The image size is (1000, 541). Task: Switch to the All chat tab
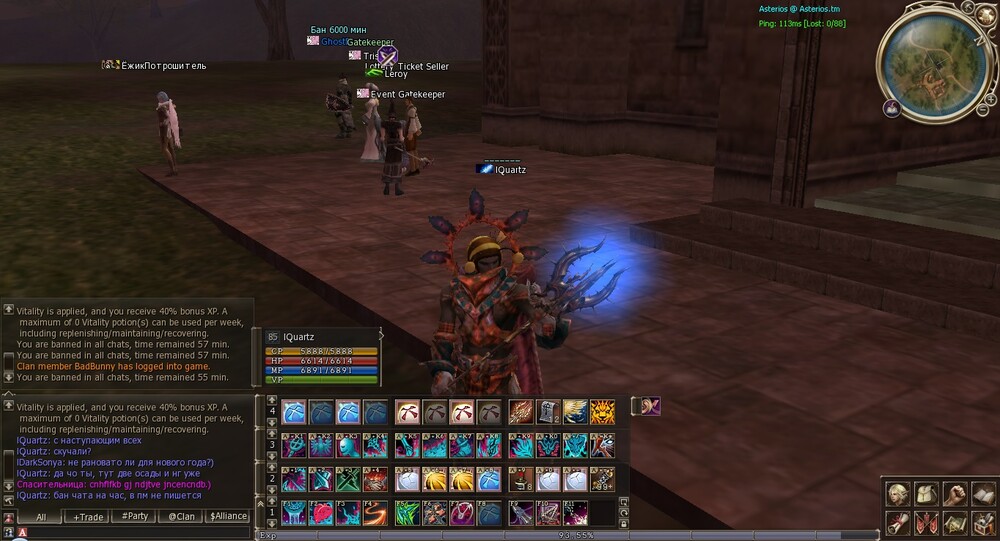coord(41,516)
